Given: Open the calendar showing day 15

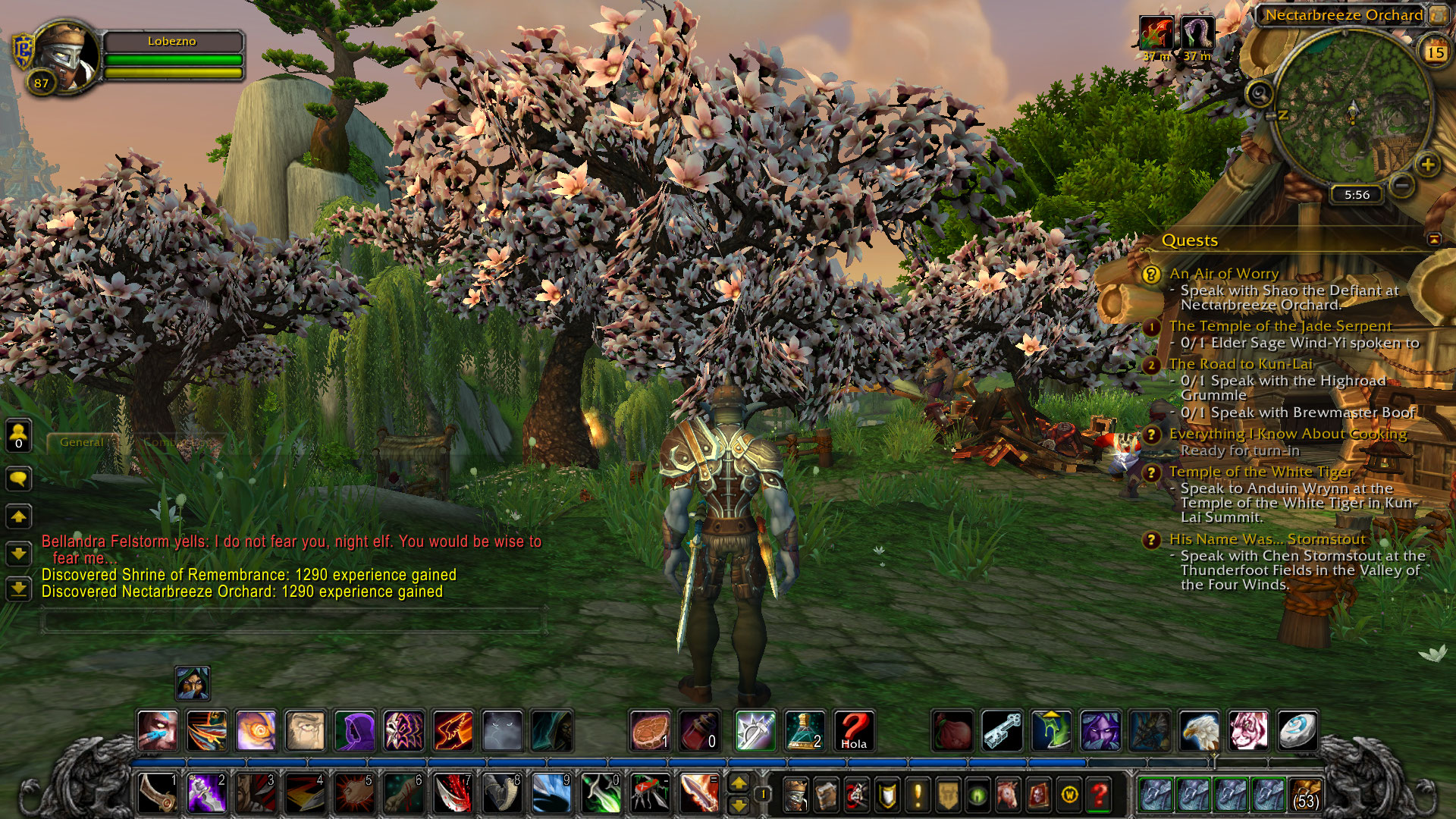Looking at the screenshot, I should [x=1435, y=52].
